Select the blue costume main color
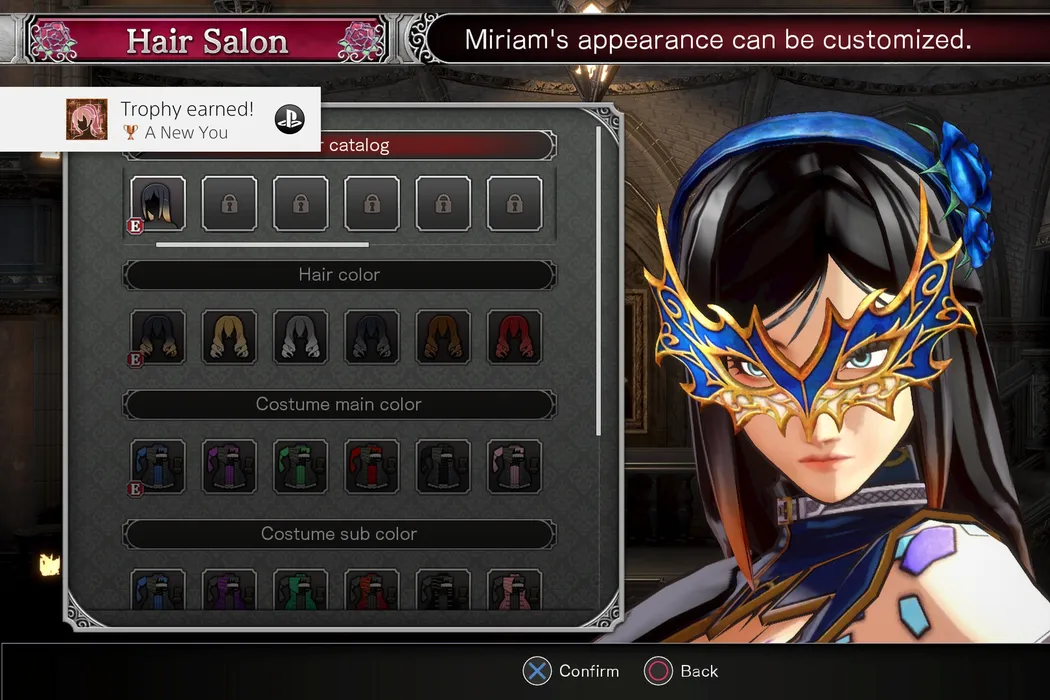The height and width of the screenshot is (700, 1050). click(x=158, y=466)
